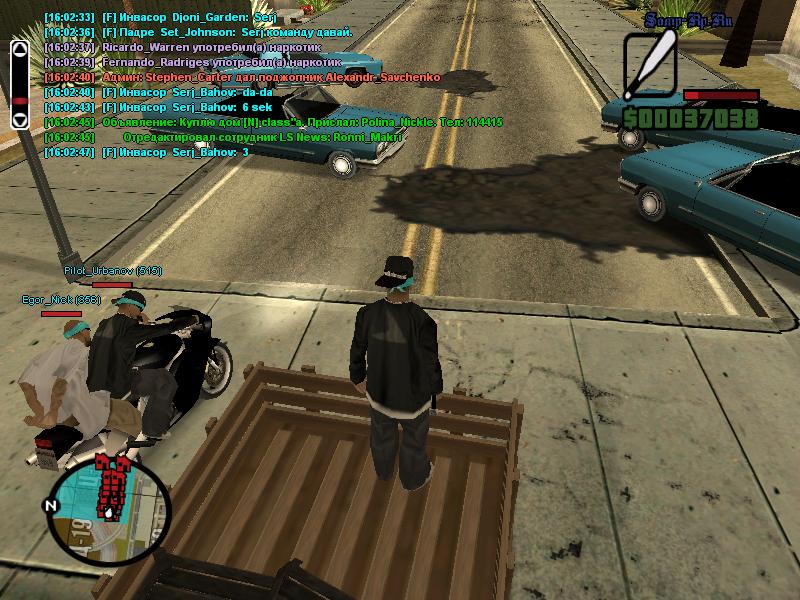The width and height of the screenshot is (800, 600).
Task: Click the red Admin Stephen_Carter chat message
Action: click(235, 77)
